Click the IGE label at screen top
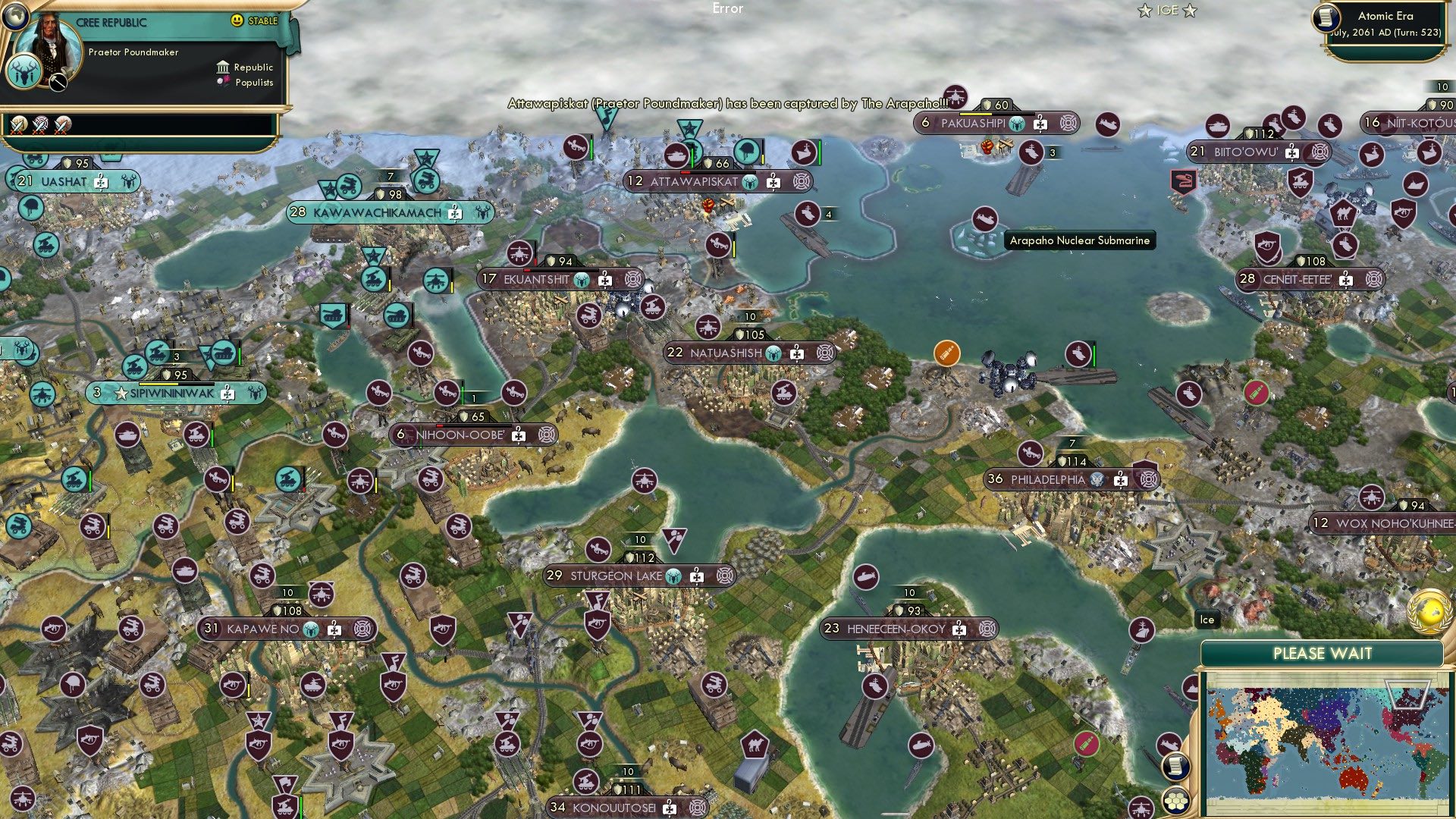 [1166, 10]
